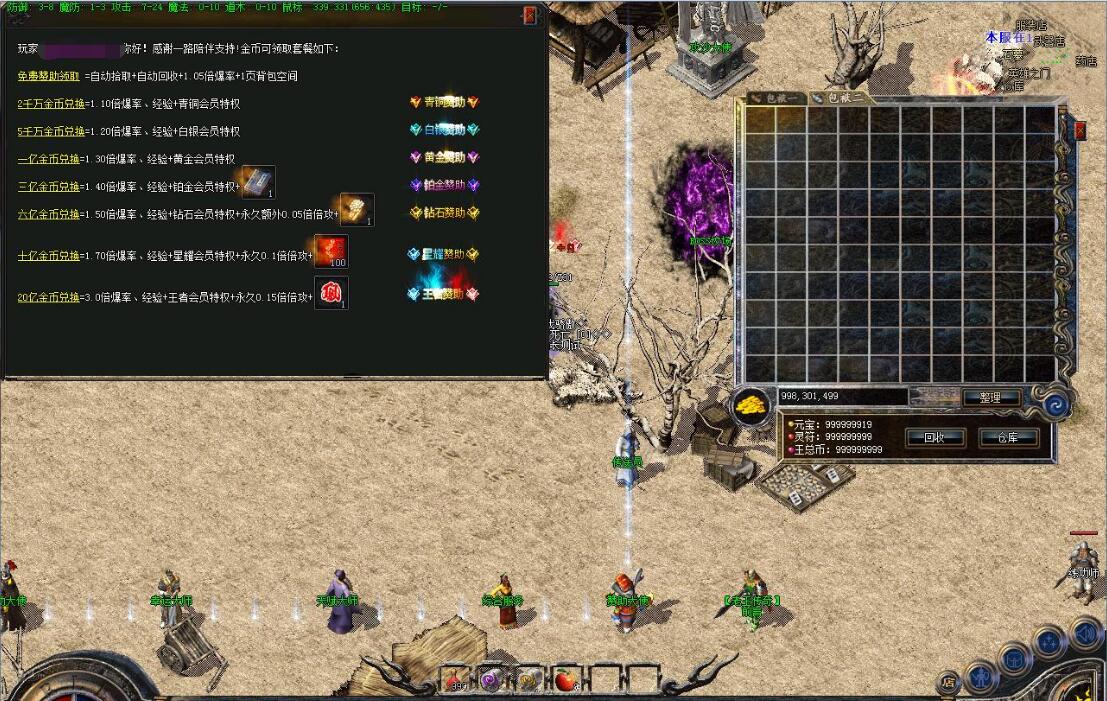Click the 王者赞助 king sponsor button
This screenshot has width=1107, height=701.
[x=443, y=294]
